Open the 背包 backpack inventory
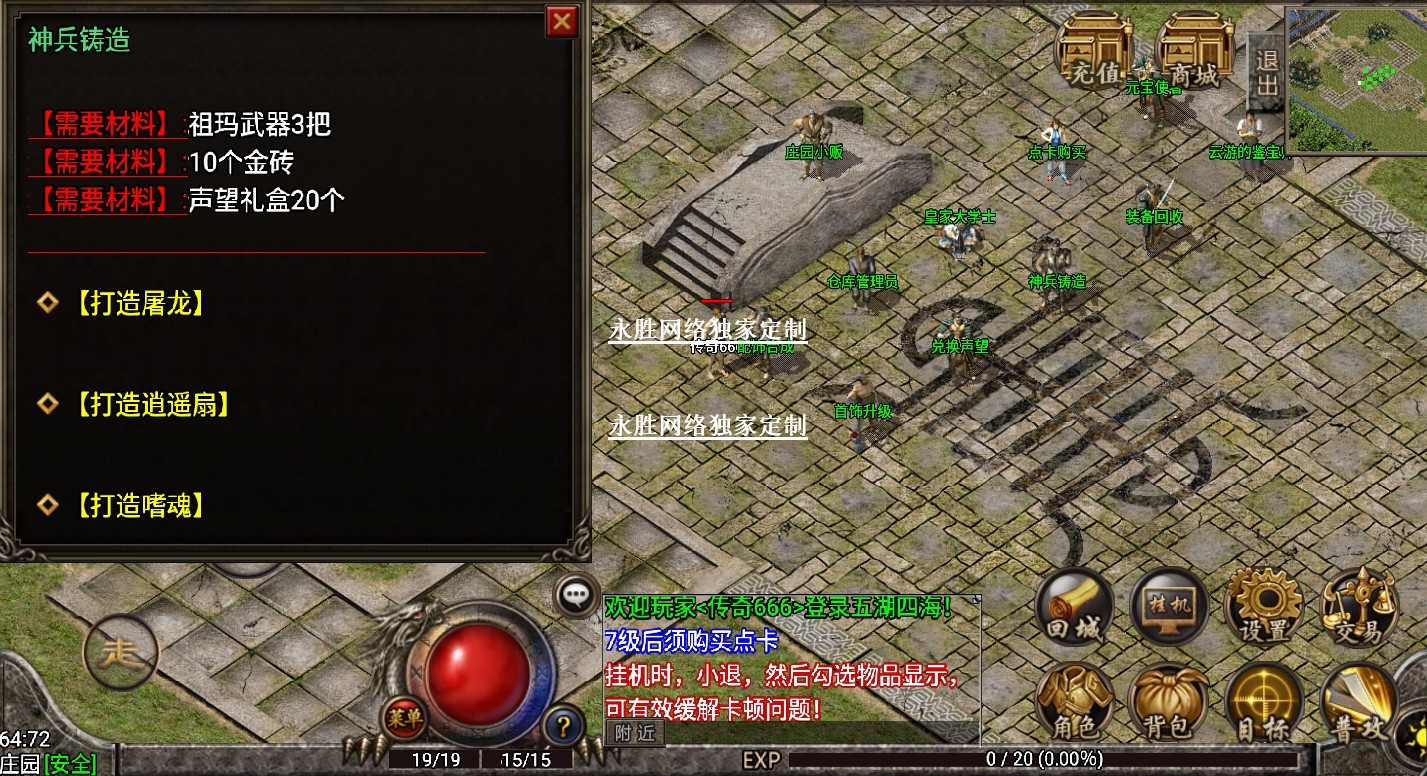 point(1168,702)
